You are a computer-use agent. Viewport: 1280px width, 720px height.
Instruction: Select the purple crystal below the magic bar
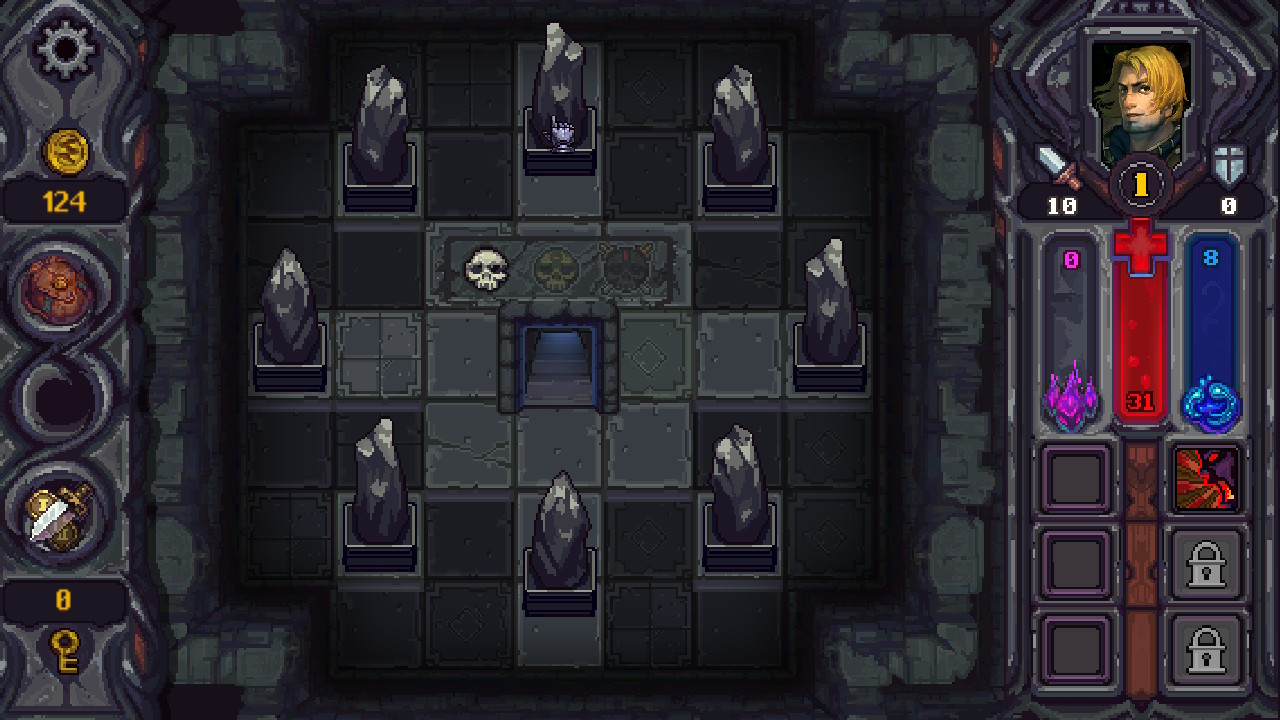pyautogui.click(x=1072, y=398)
